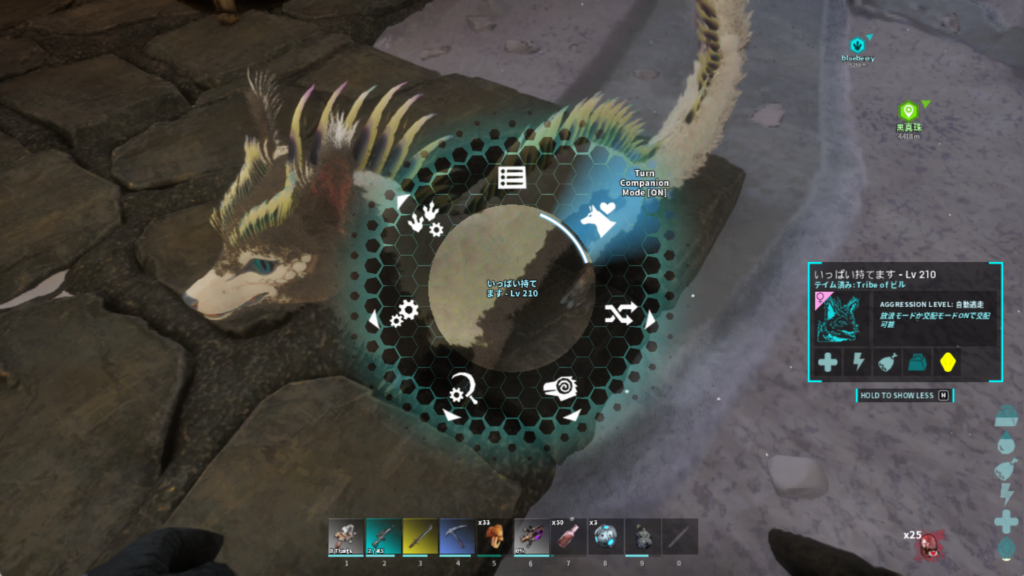Click the weight icon on the creature panel
Viewport: 1024px width, 576px height.
[918, 363]
